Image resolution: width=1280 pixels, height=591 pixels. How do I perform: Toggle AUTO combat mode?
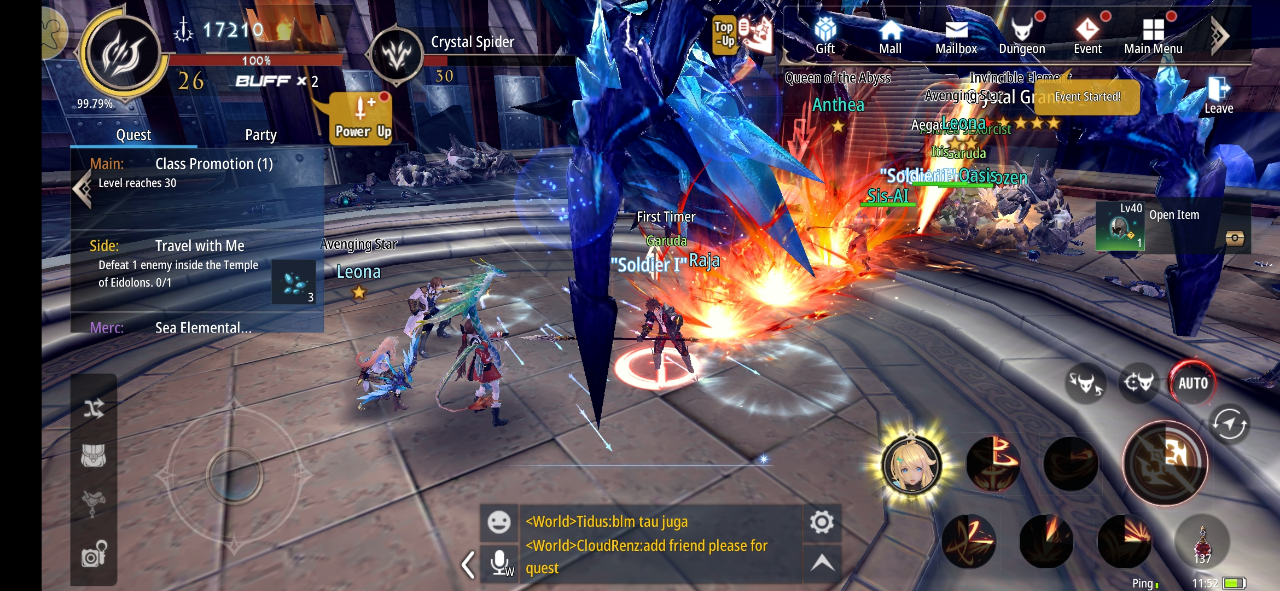tap(1192, 383)
